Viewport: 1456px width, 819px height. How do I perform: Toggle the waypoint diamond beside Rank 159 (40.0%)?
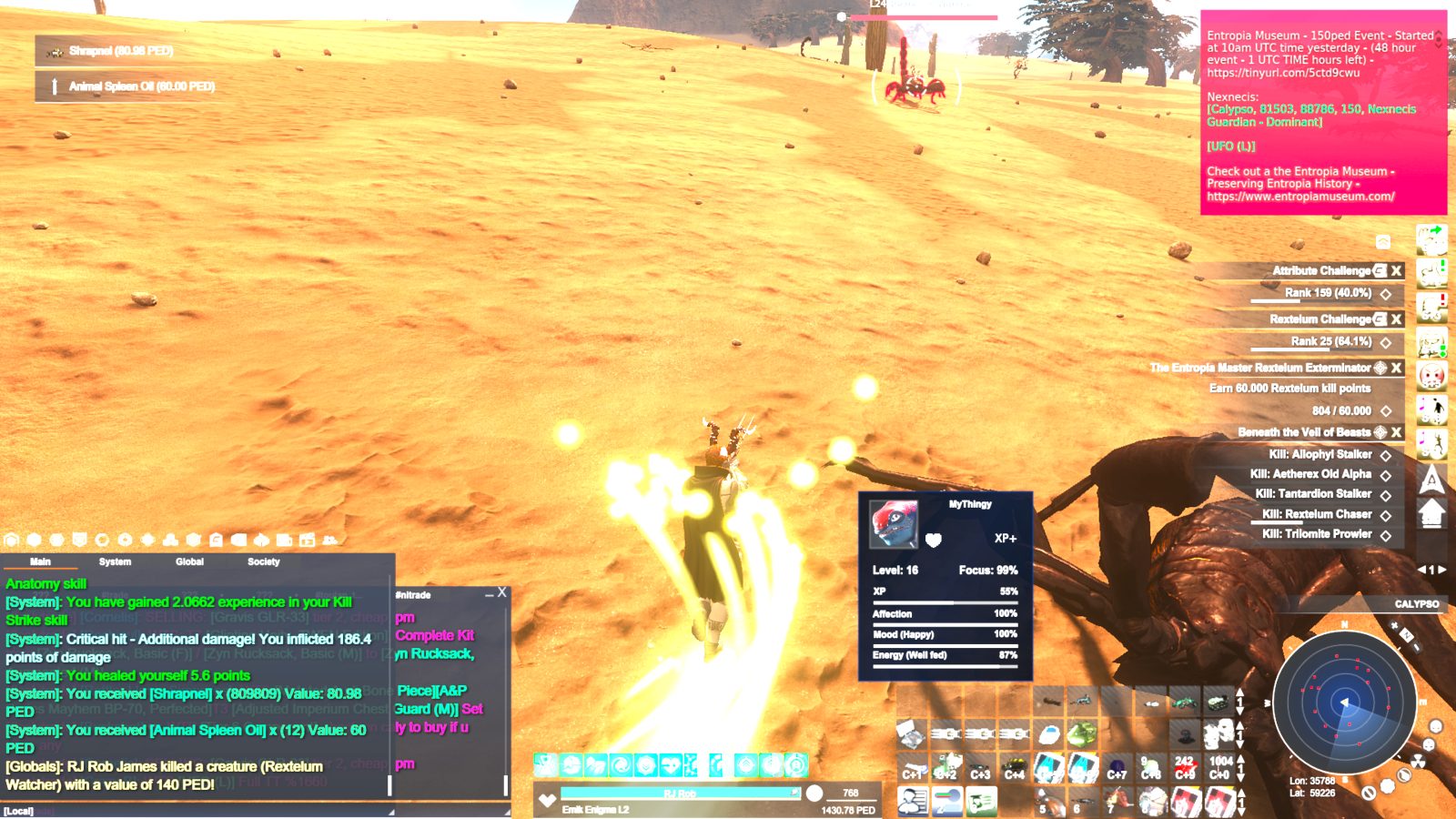point(1387,295)
